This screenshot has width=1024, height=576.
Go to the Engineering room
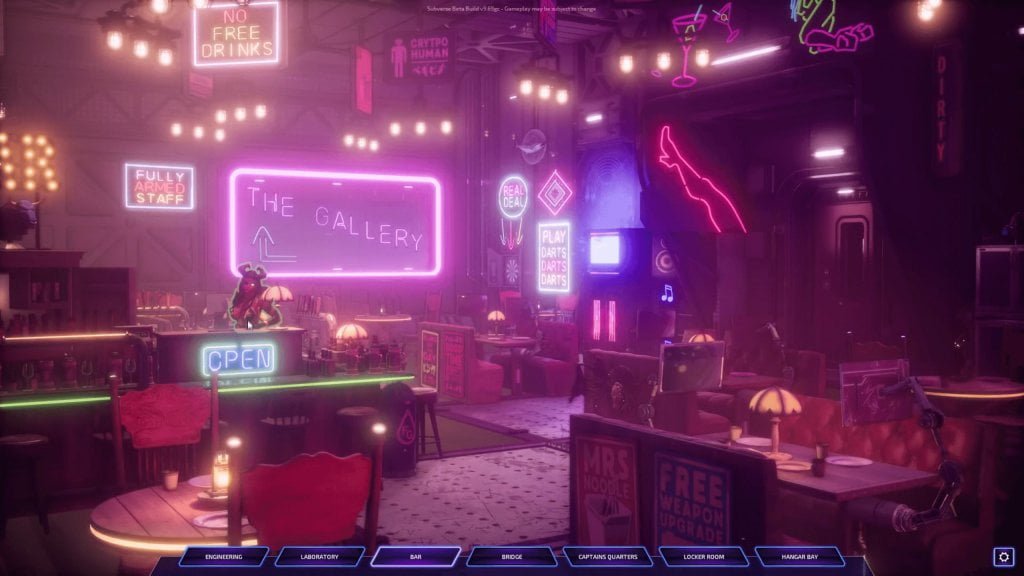click(224, 557)
